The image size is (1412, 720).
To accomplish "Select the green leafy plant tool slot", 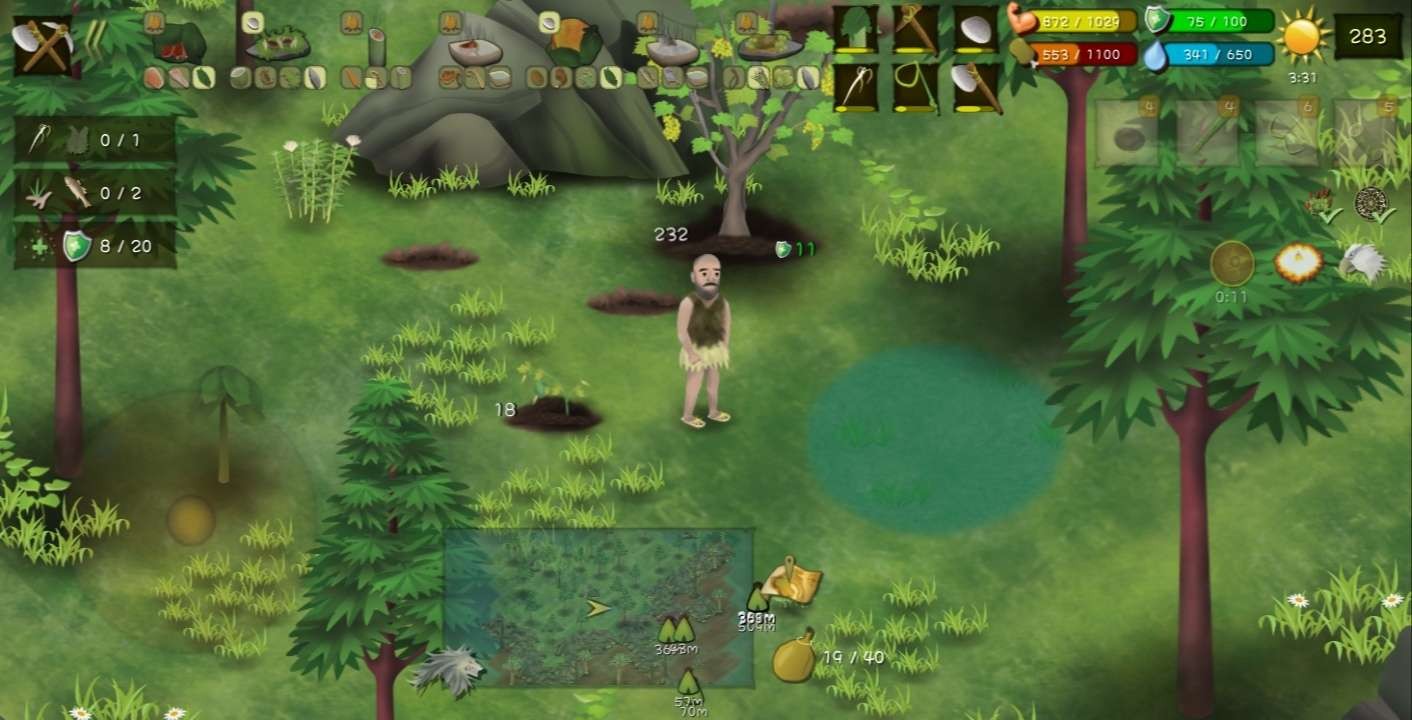I will click(x=856, y=30).
